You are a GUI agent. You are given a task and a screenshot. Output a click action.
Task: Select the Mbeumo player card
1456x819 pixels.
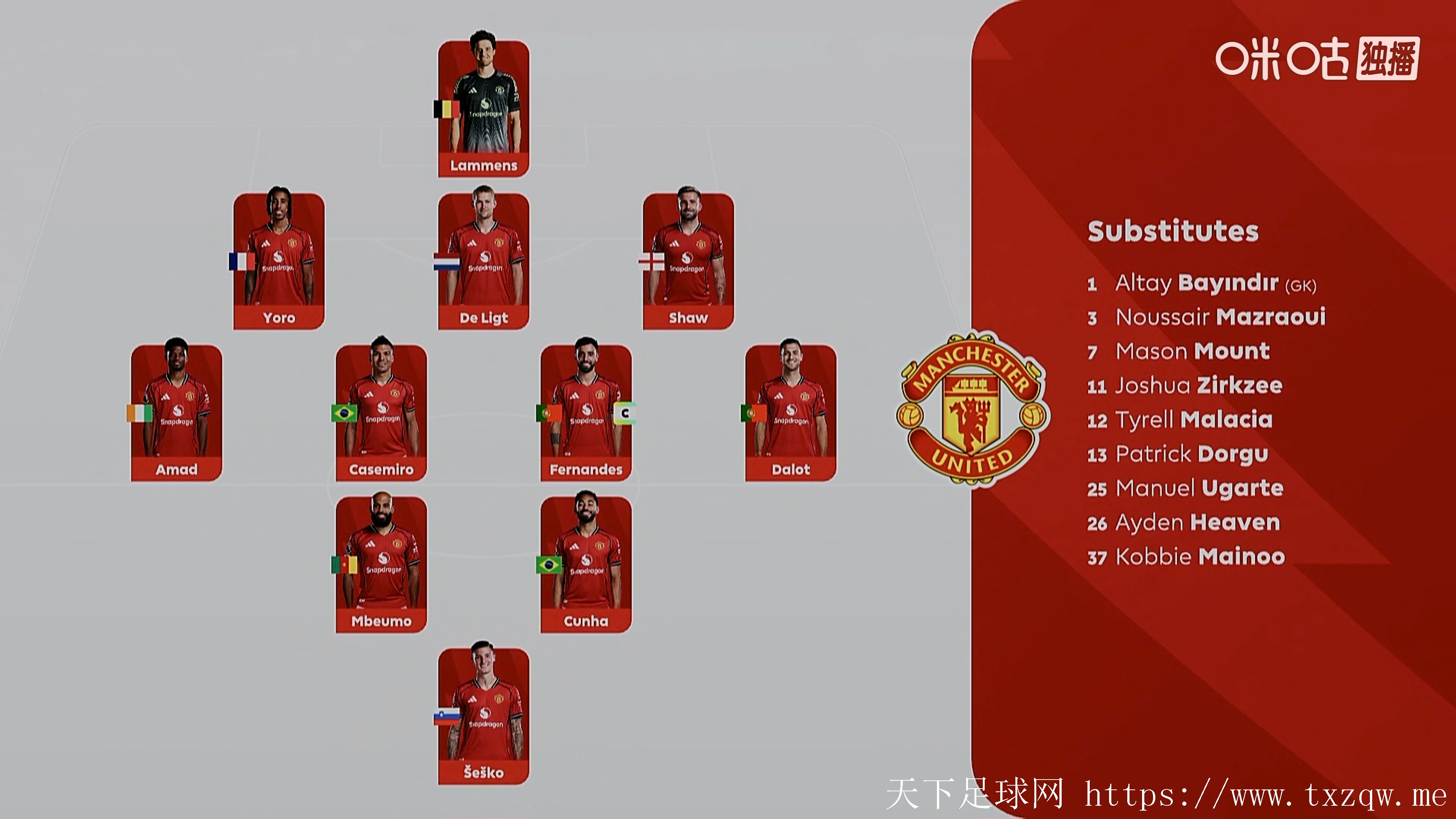381,565
